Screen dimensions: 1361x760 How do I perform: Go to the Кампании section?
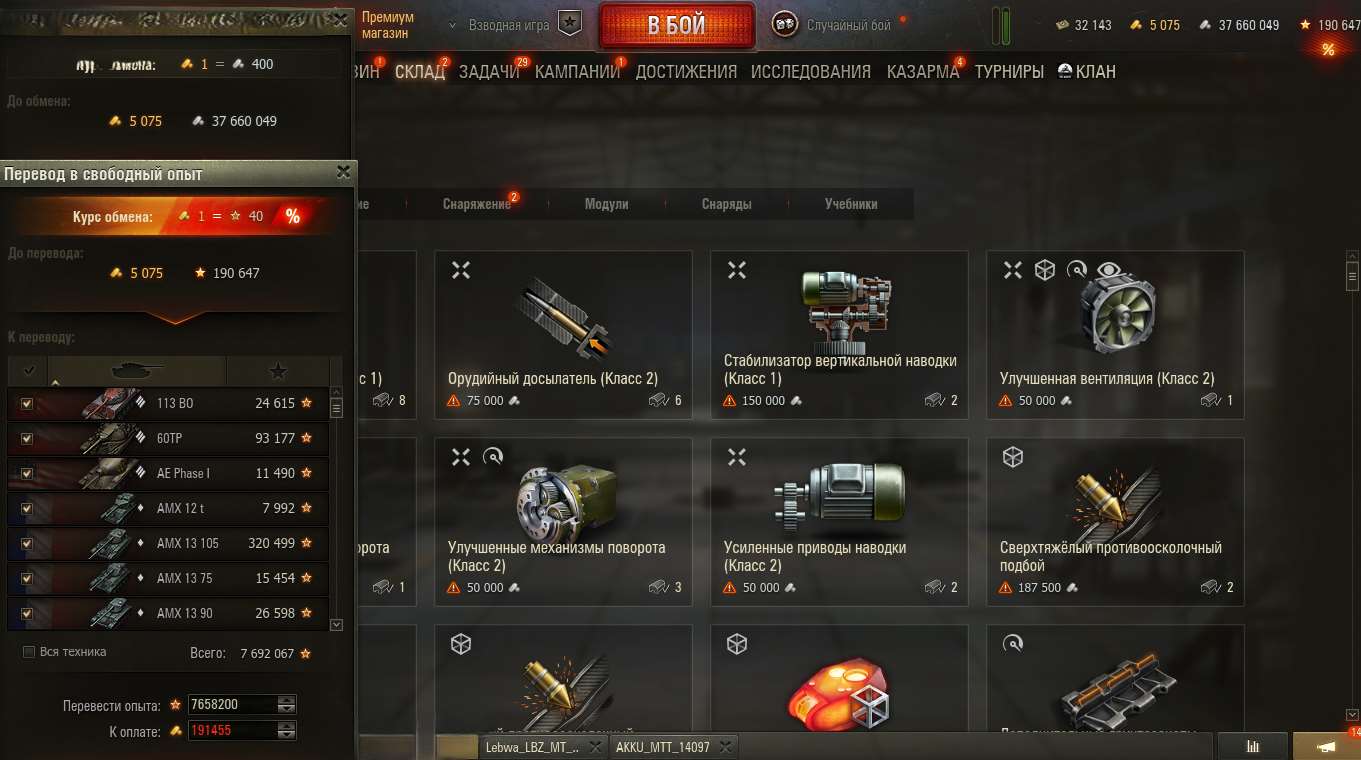pyautogui.click(x=577, y=72)
